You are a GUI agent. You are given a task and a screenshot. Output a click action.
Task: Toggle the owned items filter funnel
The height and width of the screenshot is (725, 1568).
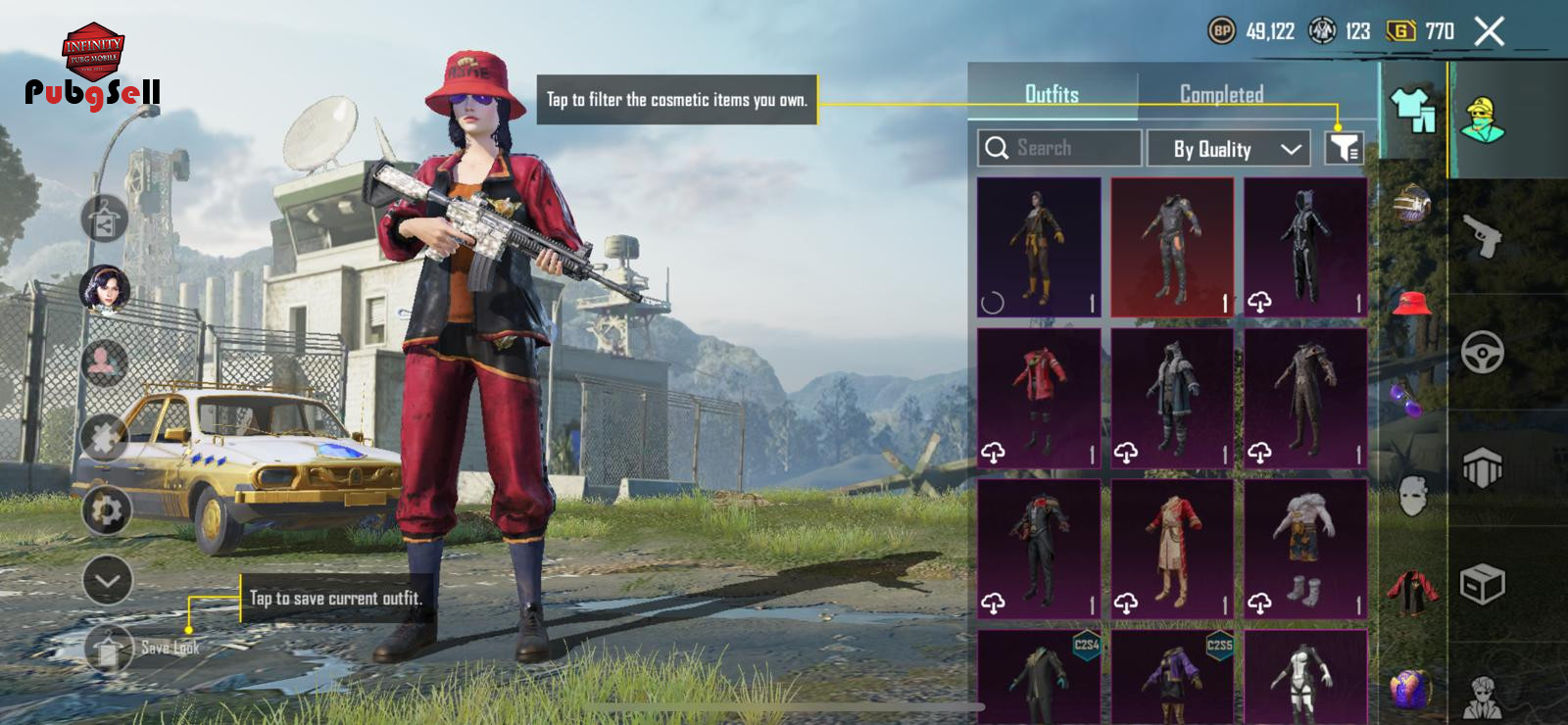pos(1344,148)
